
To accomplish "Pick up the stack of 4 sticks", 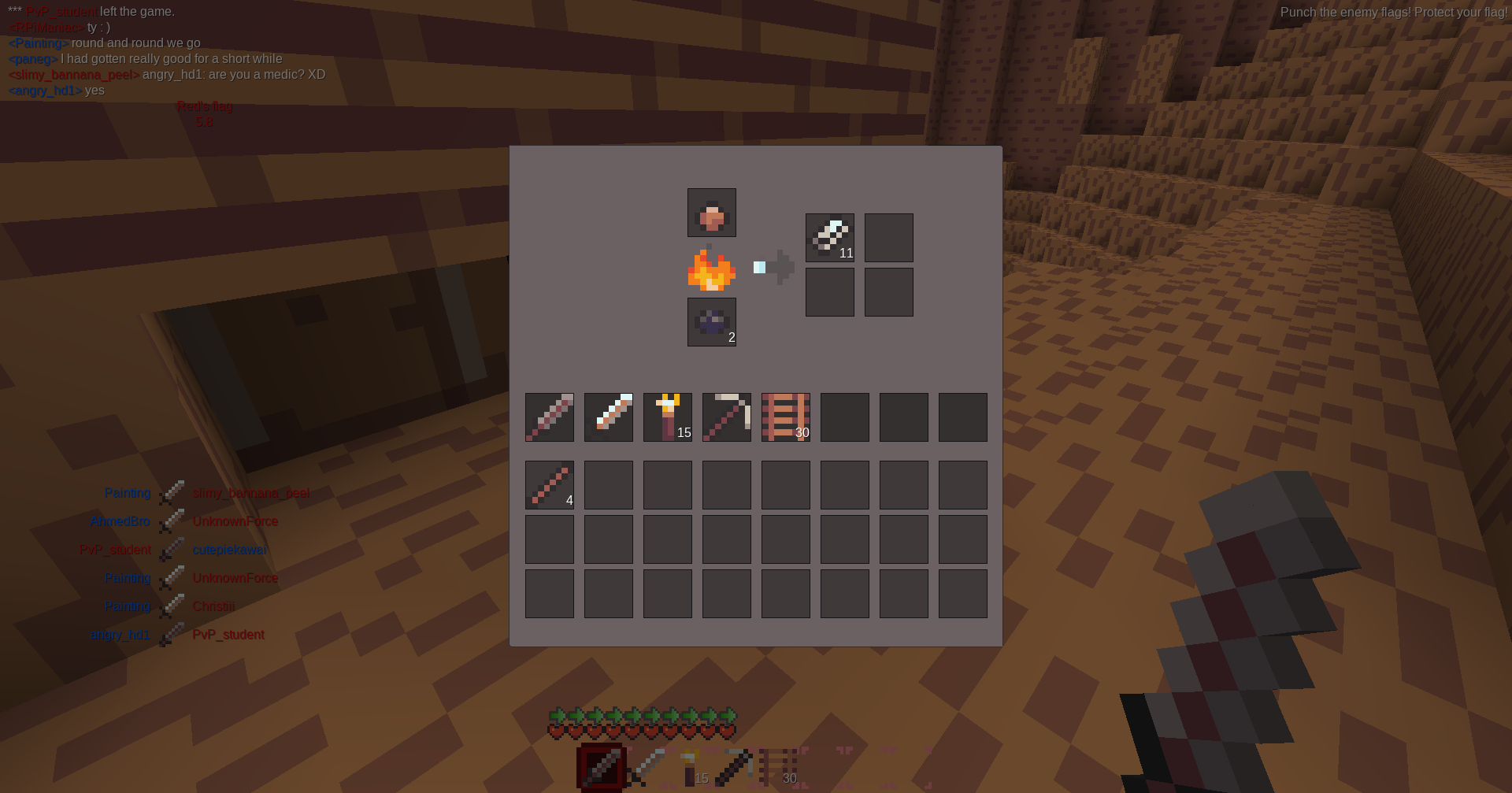I will click(550, 485).
